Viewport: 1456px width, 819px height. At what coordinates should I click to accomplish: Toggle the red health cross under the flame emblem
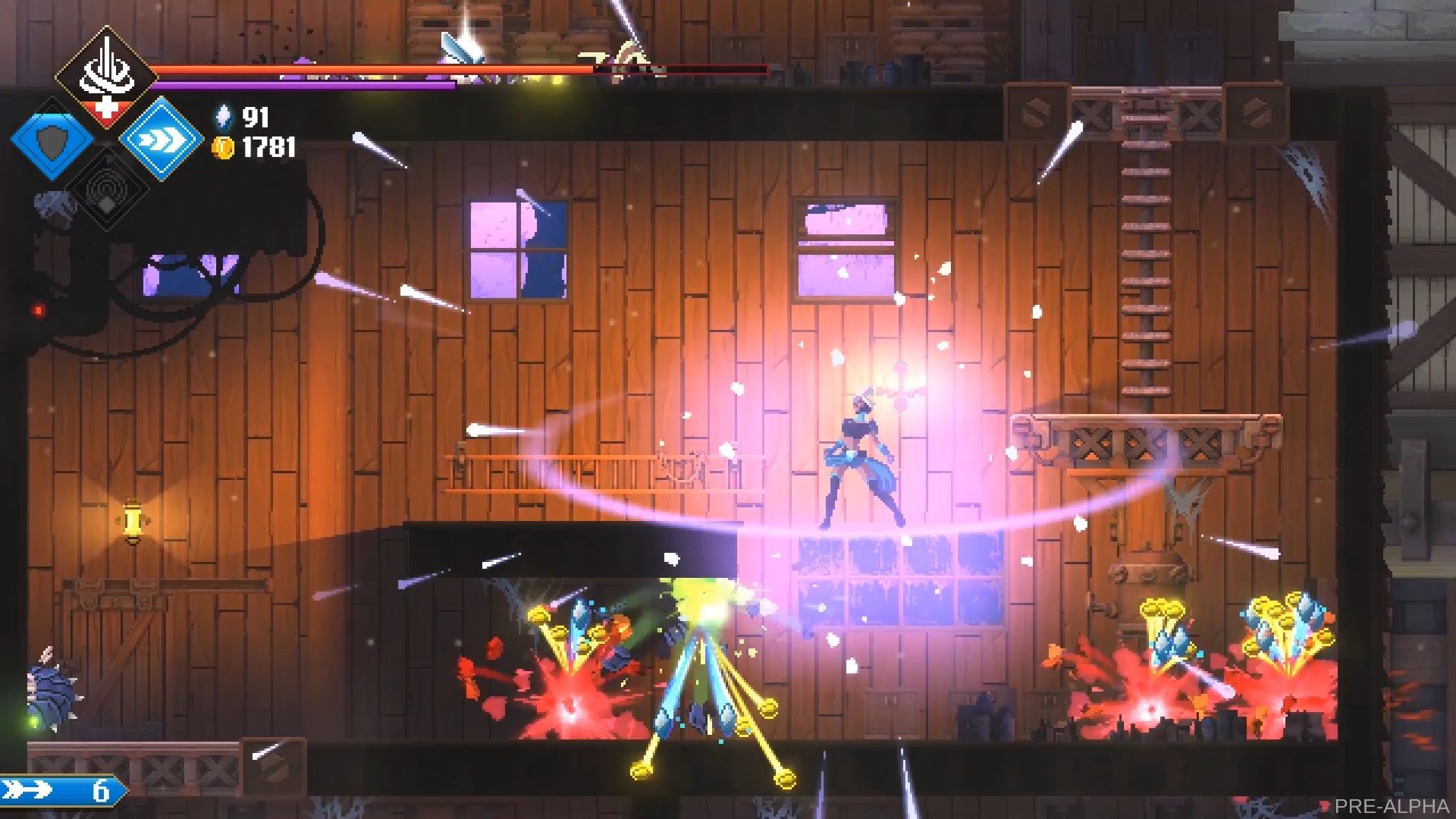[106, 108]
